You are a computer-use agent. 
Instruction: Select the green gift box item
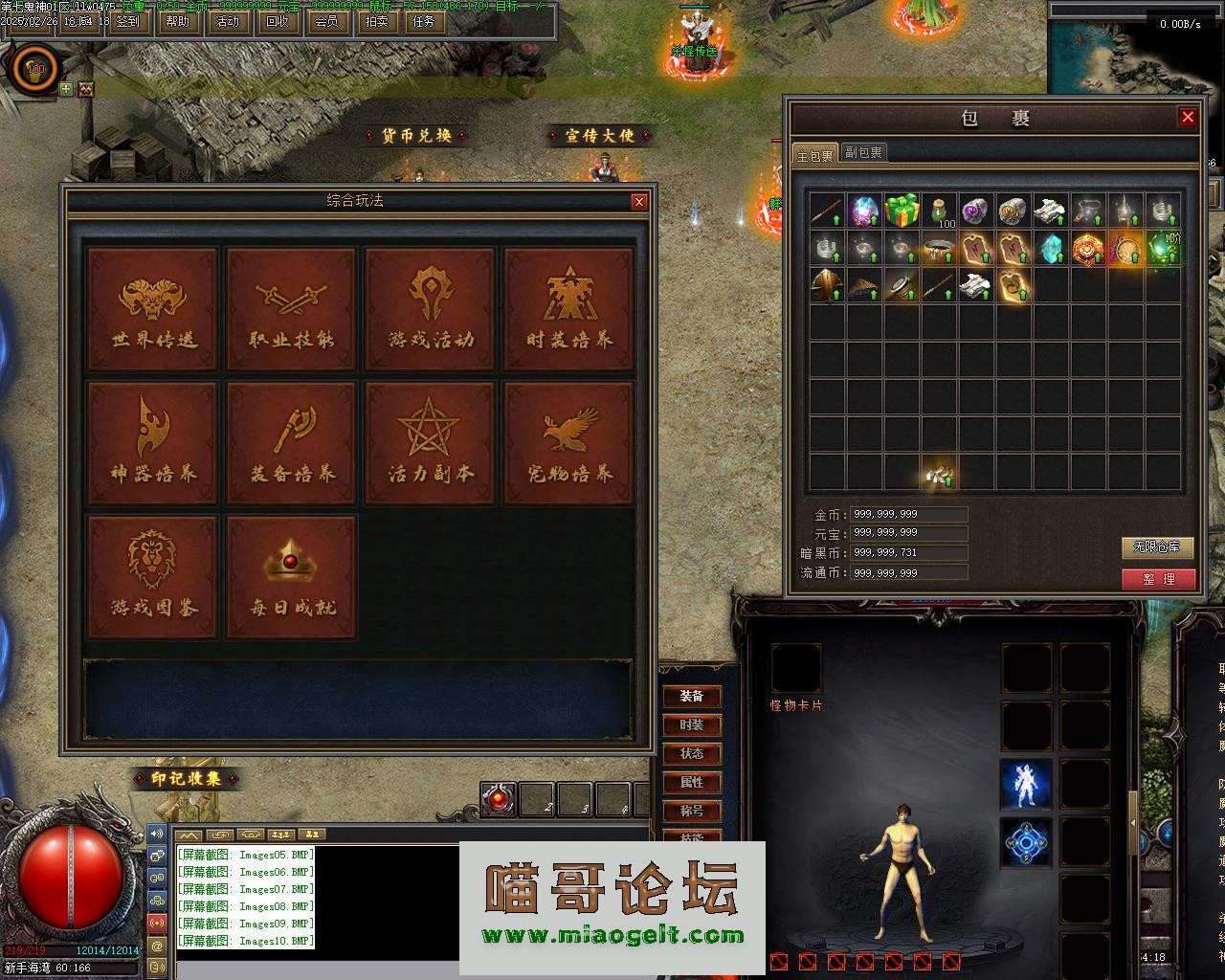902,210
